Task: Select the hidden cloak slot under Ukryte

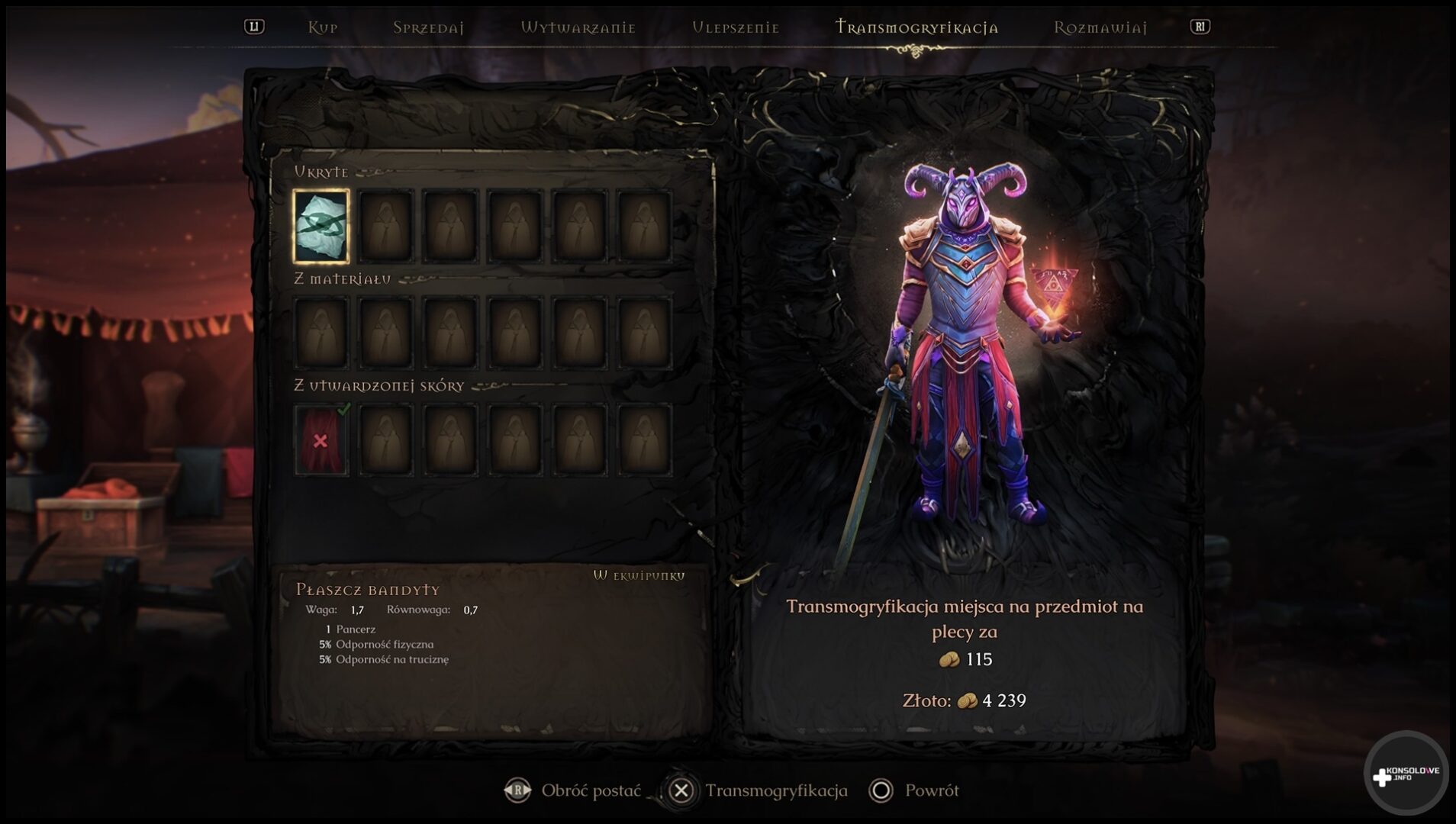Action: coord(321,226)
